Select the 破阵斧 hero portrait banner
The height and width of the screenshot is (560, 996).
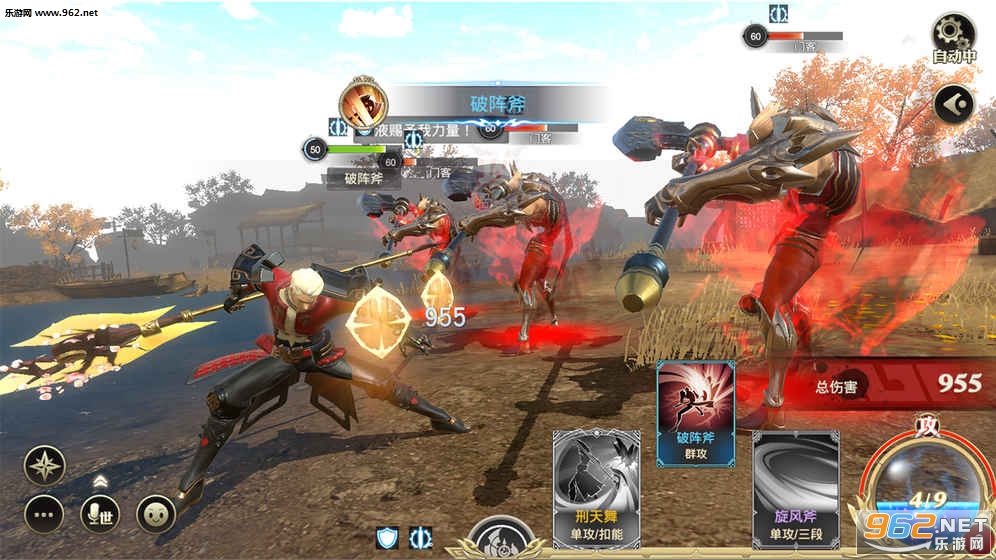click(364, 102)
